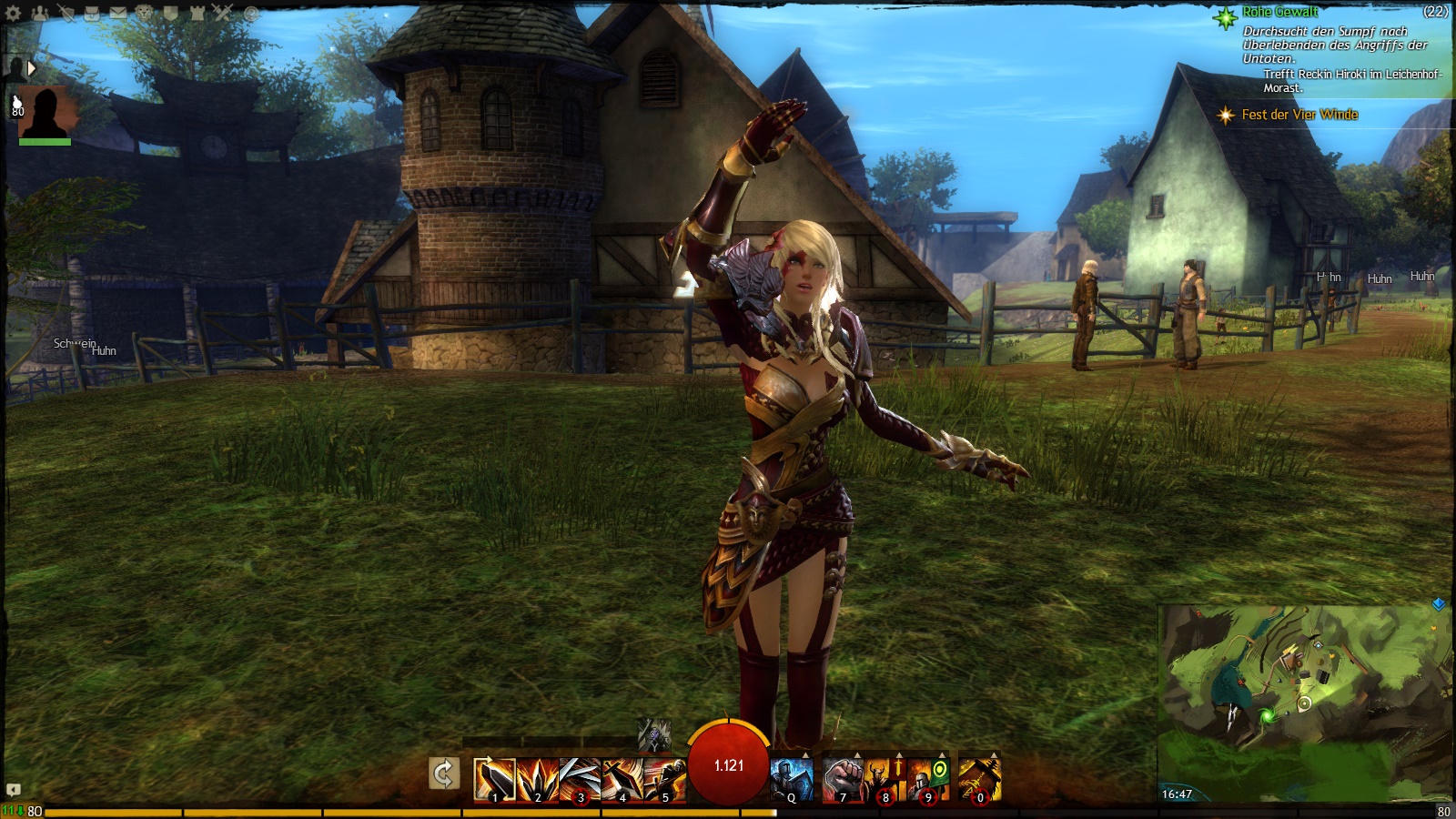Screen dimensions: 1456x819
Task: Open the contacts and friends panel
Action: [40, 14]
